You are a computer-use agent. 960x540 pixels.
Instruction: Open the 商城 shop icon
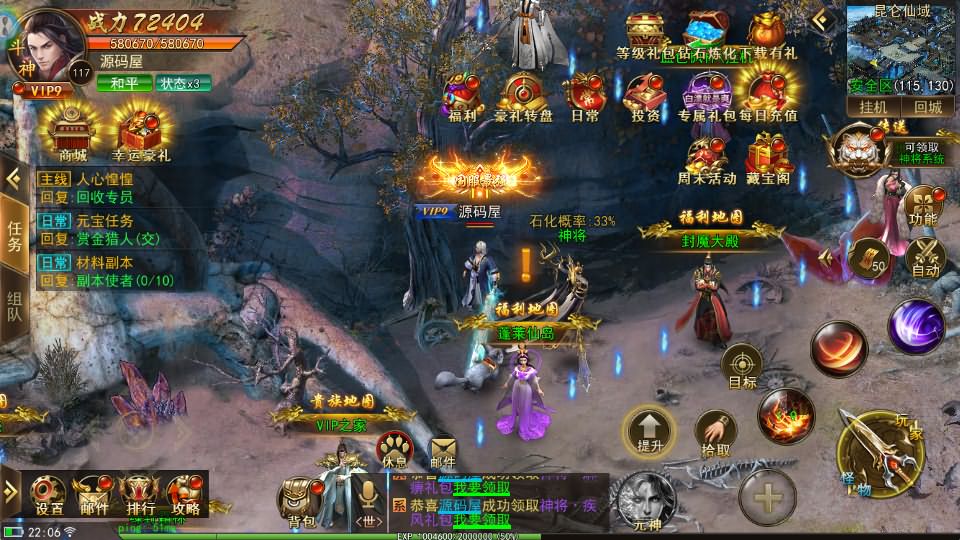(72, 130)
